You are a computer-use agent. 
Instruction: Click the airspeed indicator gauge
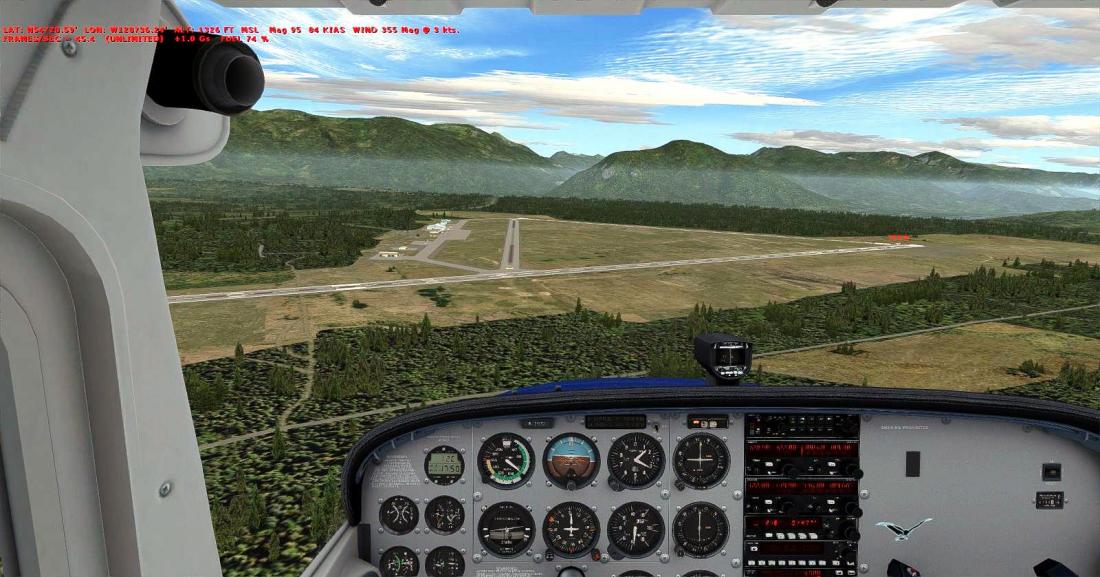506,460
